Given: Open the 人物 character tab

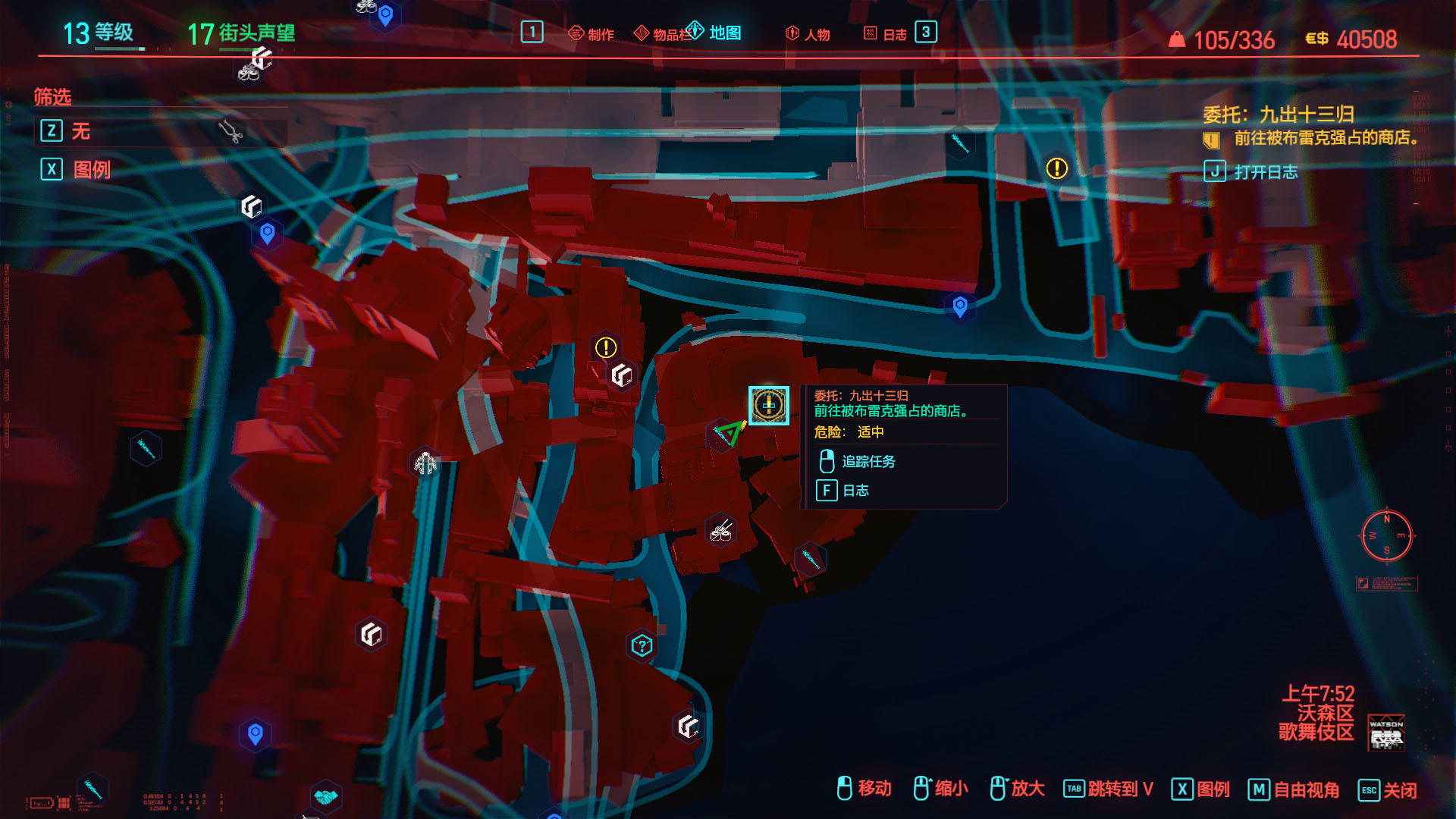Looking at the screenshot, I should (808, 34).
